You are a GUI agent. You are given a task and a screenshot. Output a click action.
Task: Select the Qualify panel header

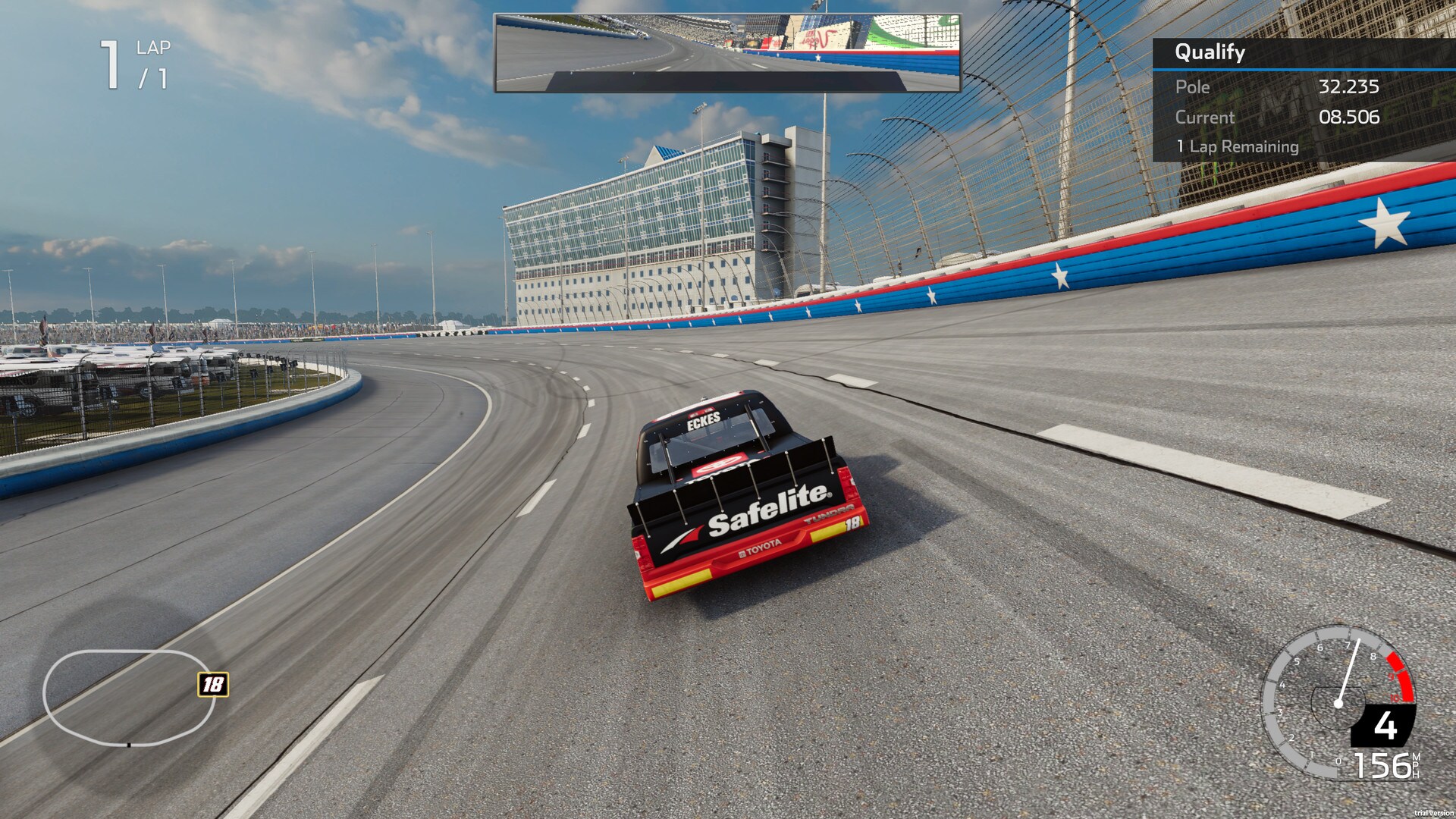click(1210, 52)
